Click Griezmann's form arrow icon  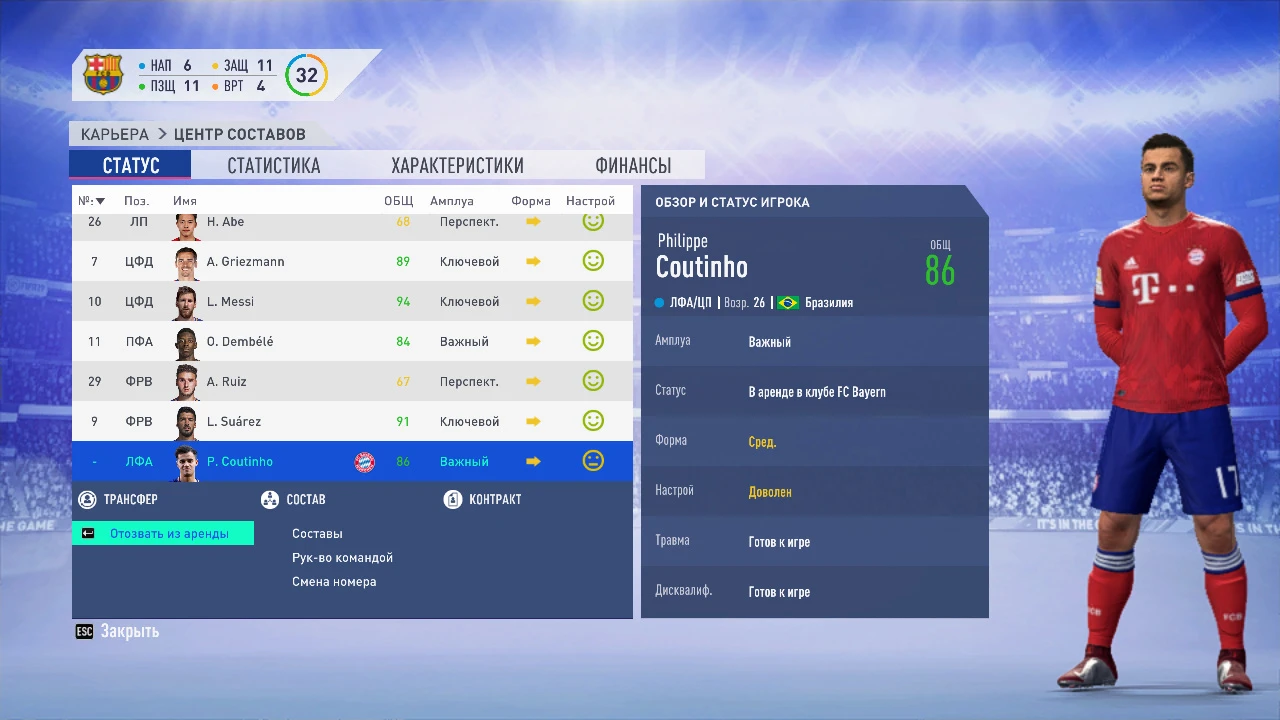(x=532, y=260)
